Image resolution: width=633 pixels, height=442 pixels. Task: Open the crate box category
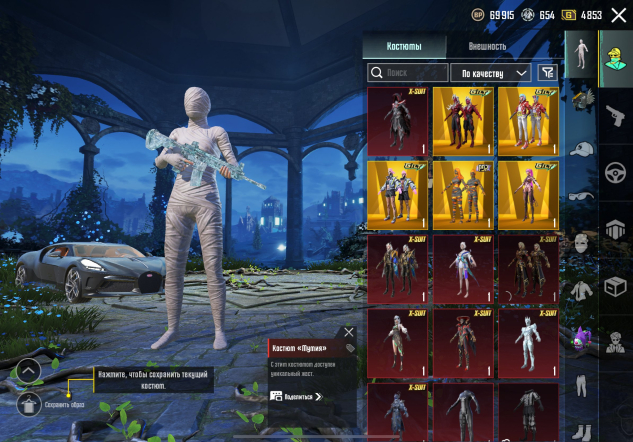click(x=616, y=287)
